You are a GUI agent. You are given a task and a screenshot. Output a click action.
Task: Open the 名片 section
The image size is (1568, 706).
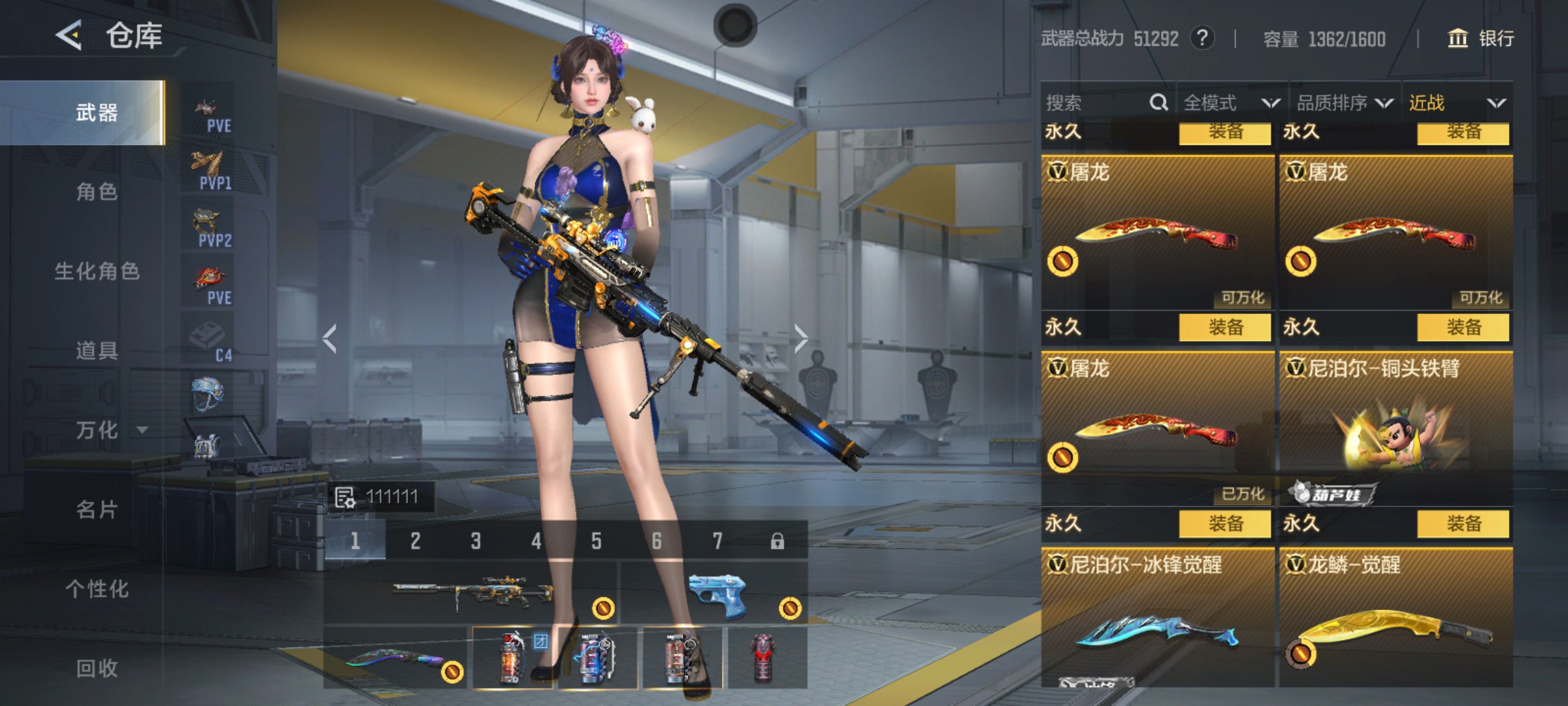point(97,509)
